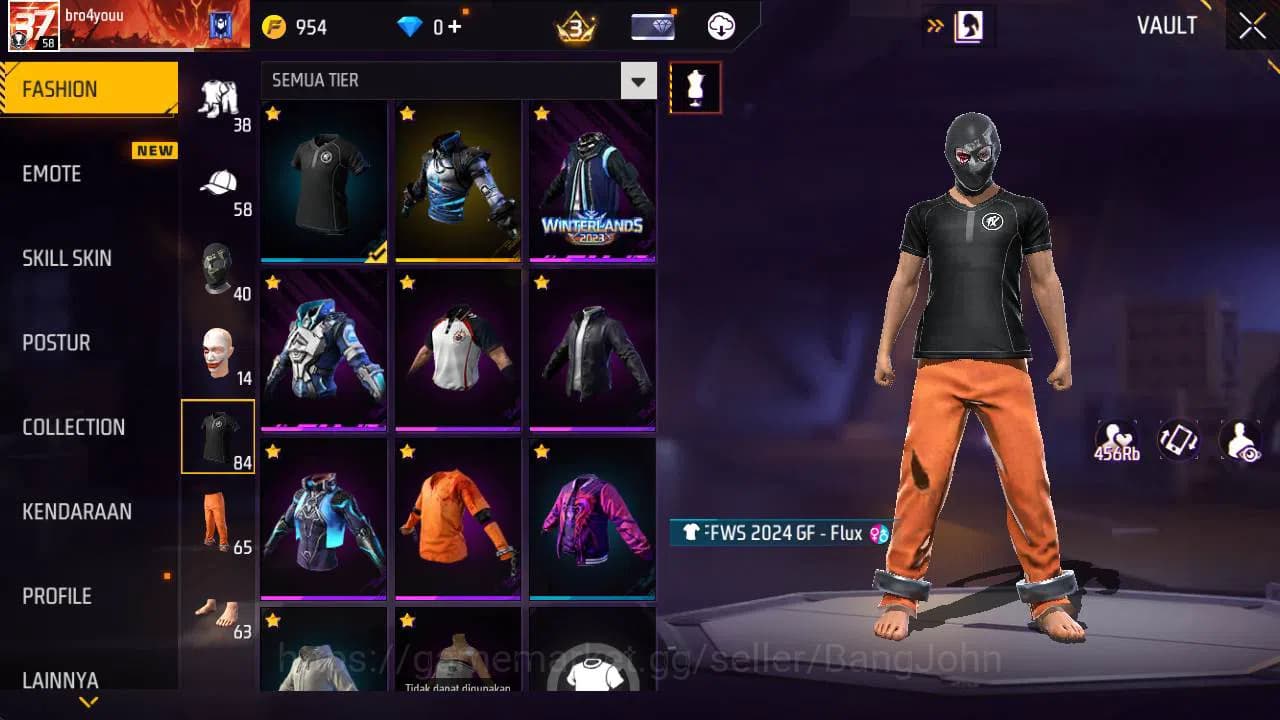Open the mannequin outfit preview icon
The width and height of the screenshot is (1280, 720).
695,87
